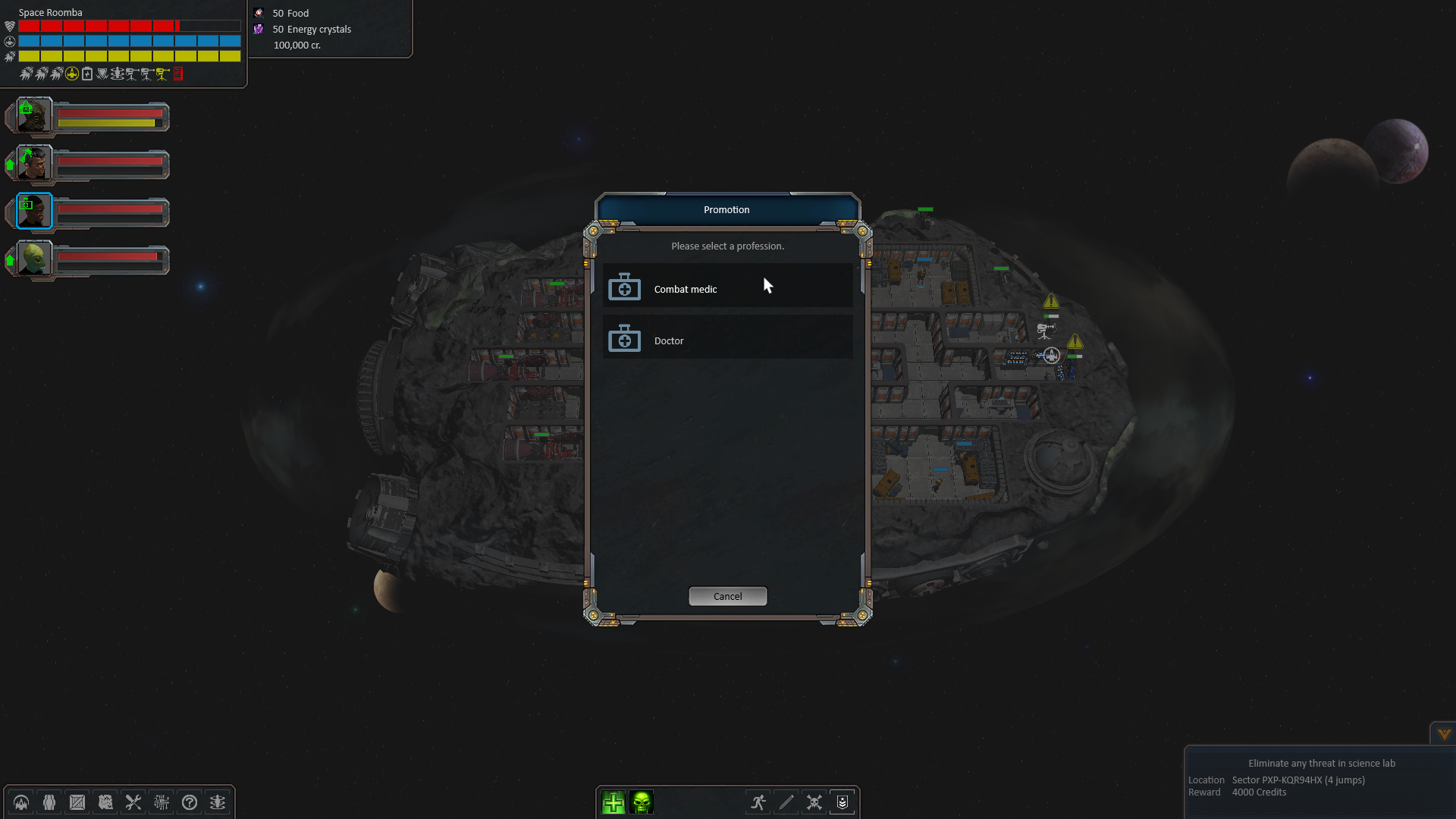Click the running man command icon

pyautogui.click(x=758, y=802)
